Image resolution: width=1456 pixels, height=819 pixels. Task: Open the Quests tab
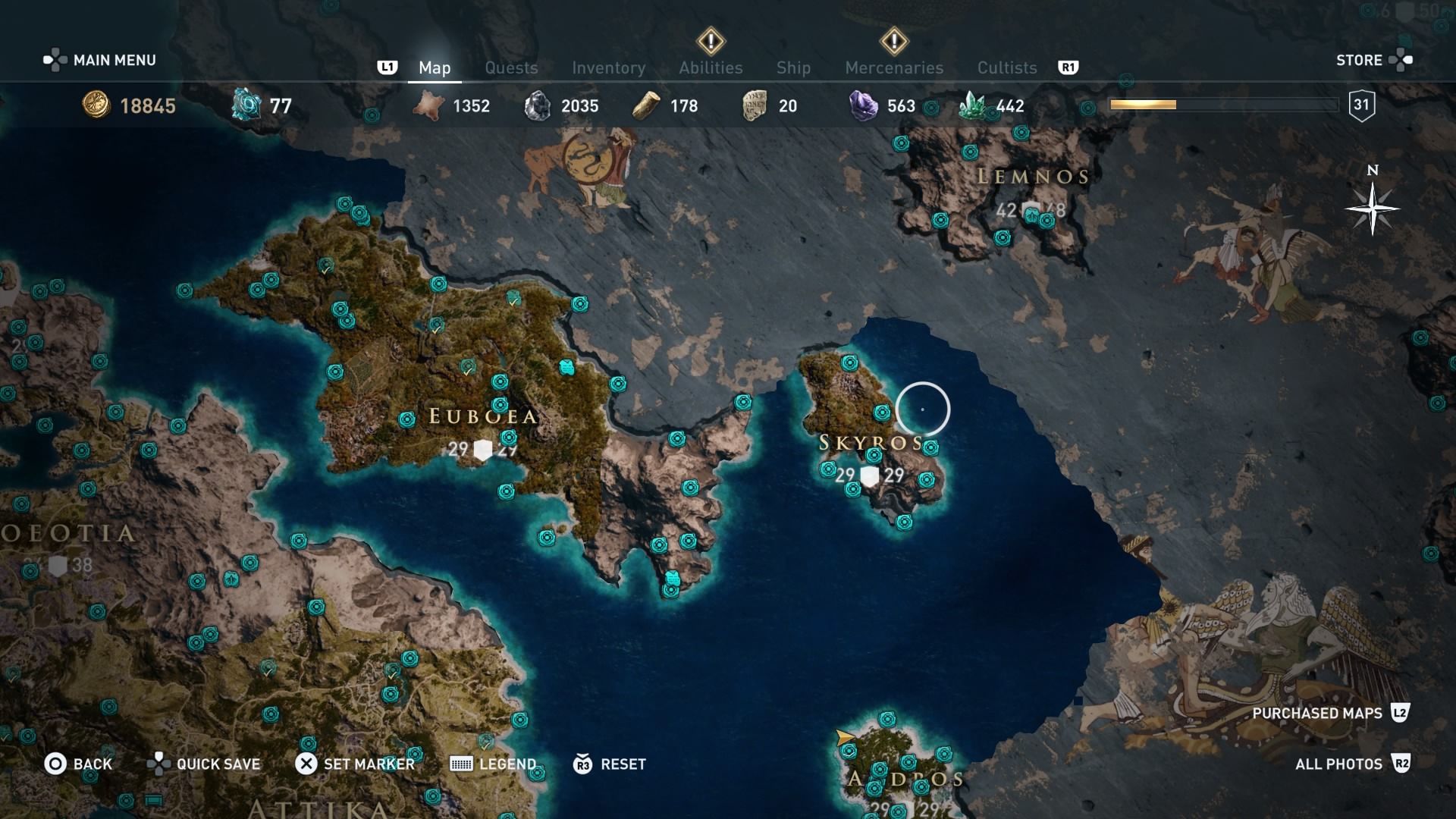coord(511,67)
